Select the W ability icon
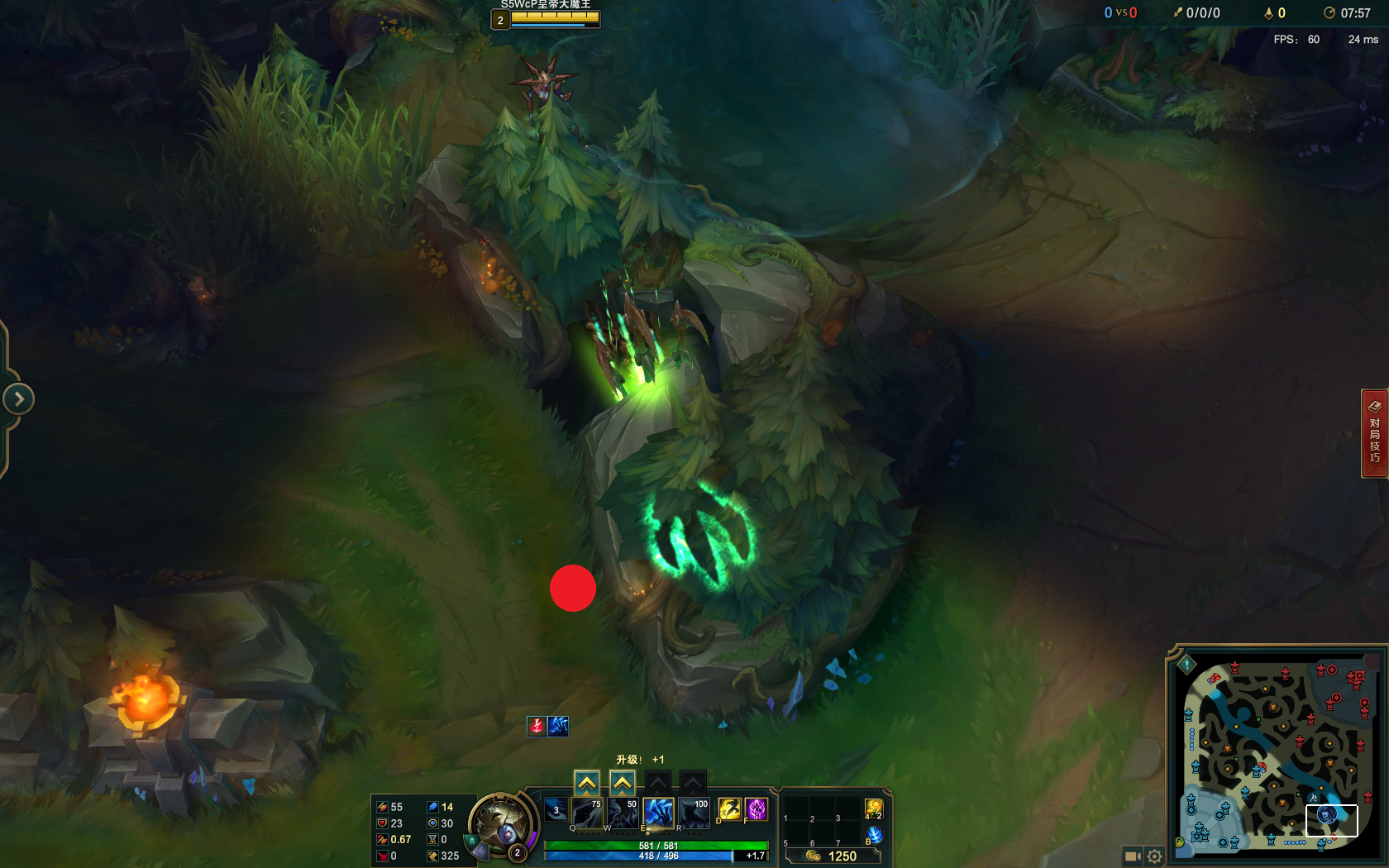The height and width of the screenshot is (868, 1389). (622, 813)
